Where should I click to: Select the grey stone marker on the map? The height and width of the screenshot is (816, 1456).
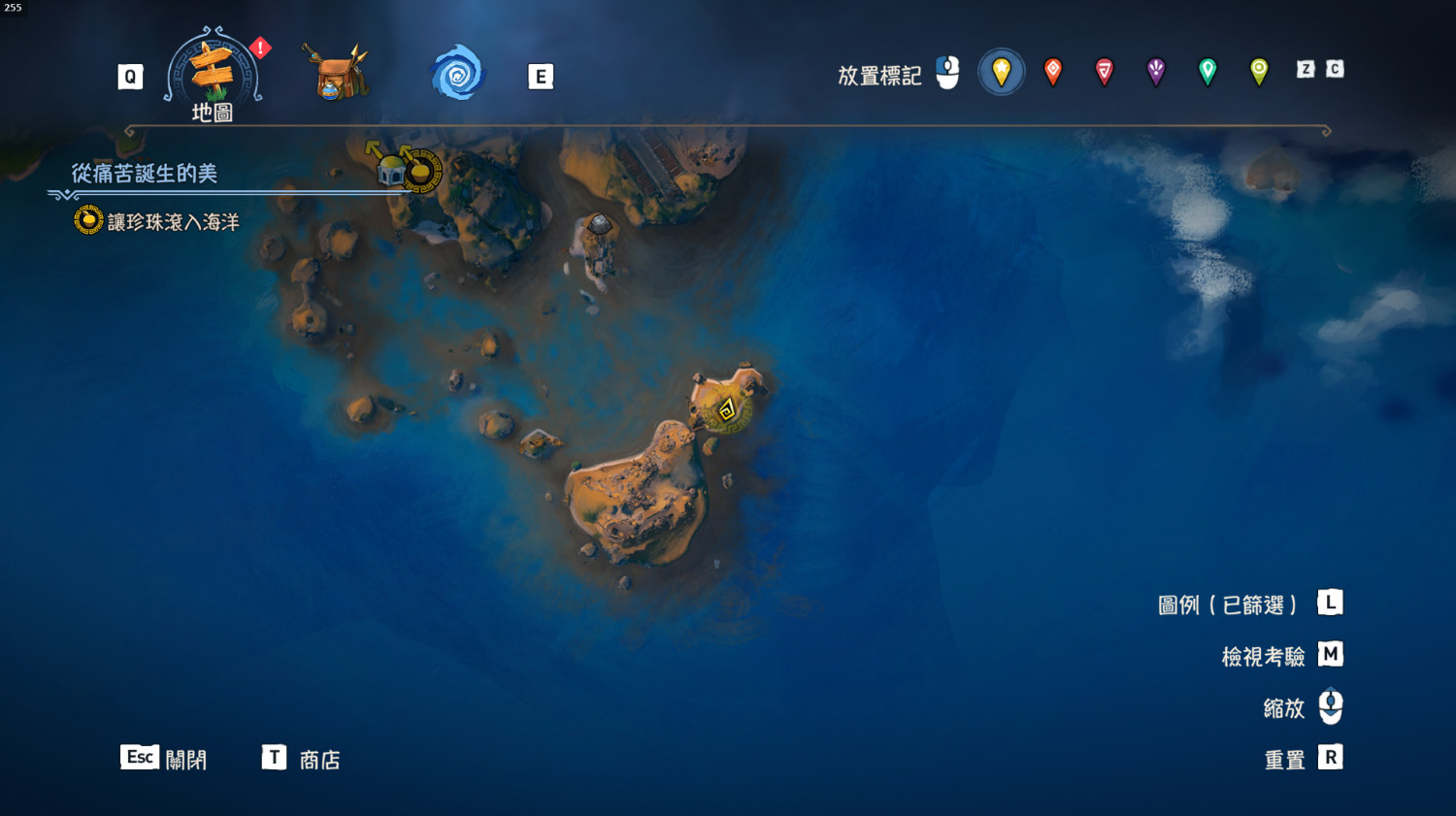coord(600,225)
